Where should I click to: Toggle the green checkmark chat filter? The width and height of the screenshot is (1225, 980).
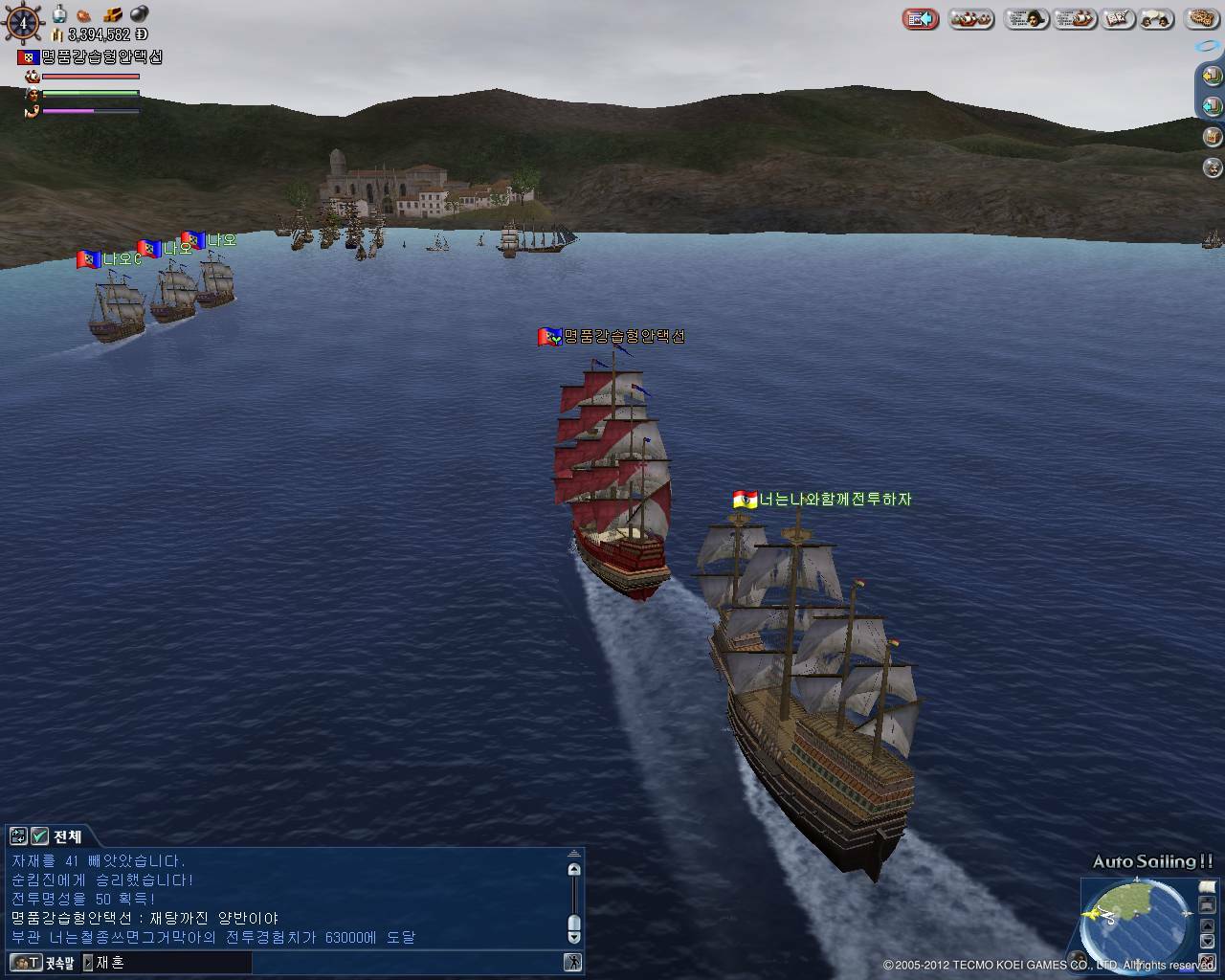(x=39, y=836)
